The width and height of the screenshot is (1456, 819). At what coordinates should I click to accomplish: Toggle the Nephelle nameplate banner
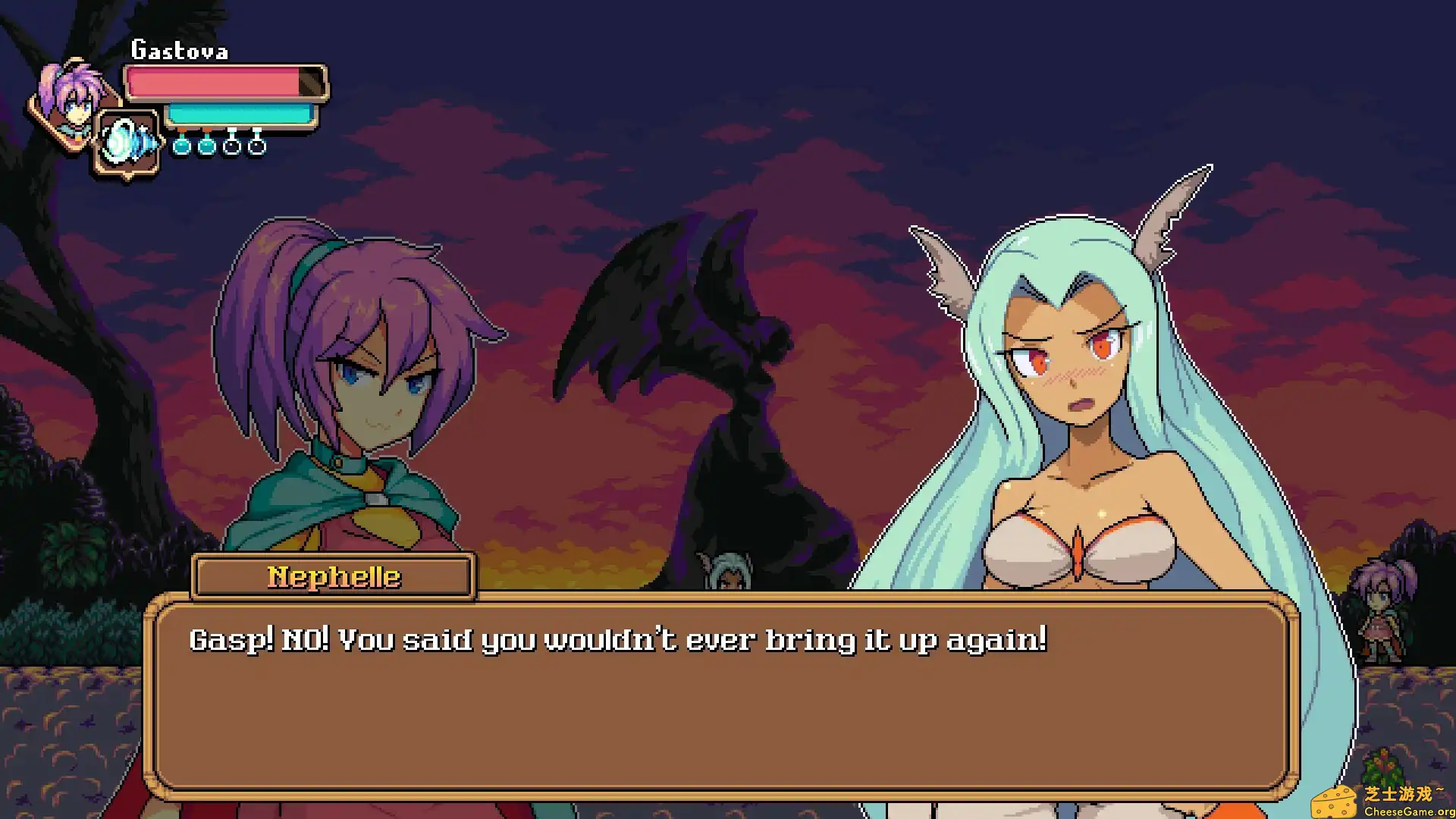click(332, 577)
